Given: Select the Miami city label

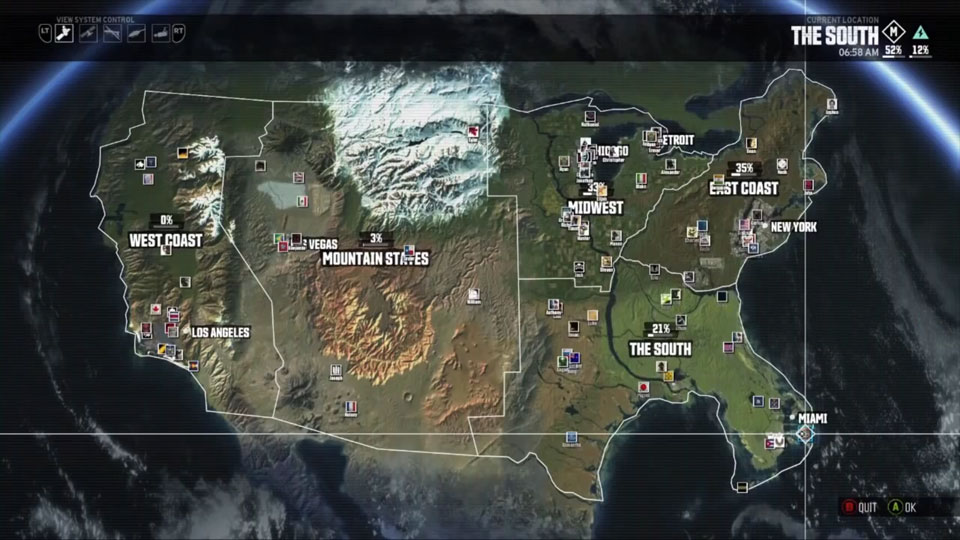Looking at the screenshot, I should coord(812,418).
